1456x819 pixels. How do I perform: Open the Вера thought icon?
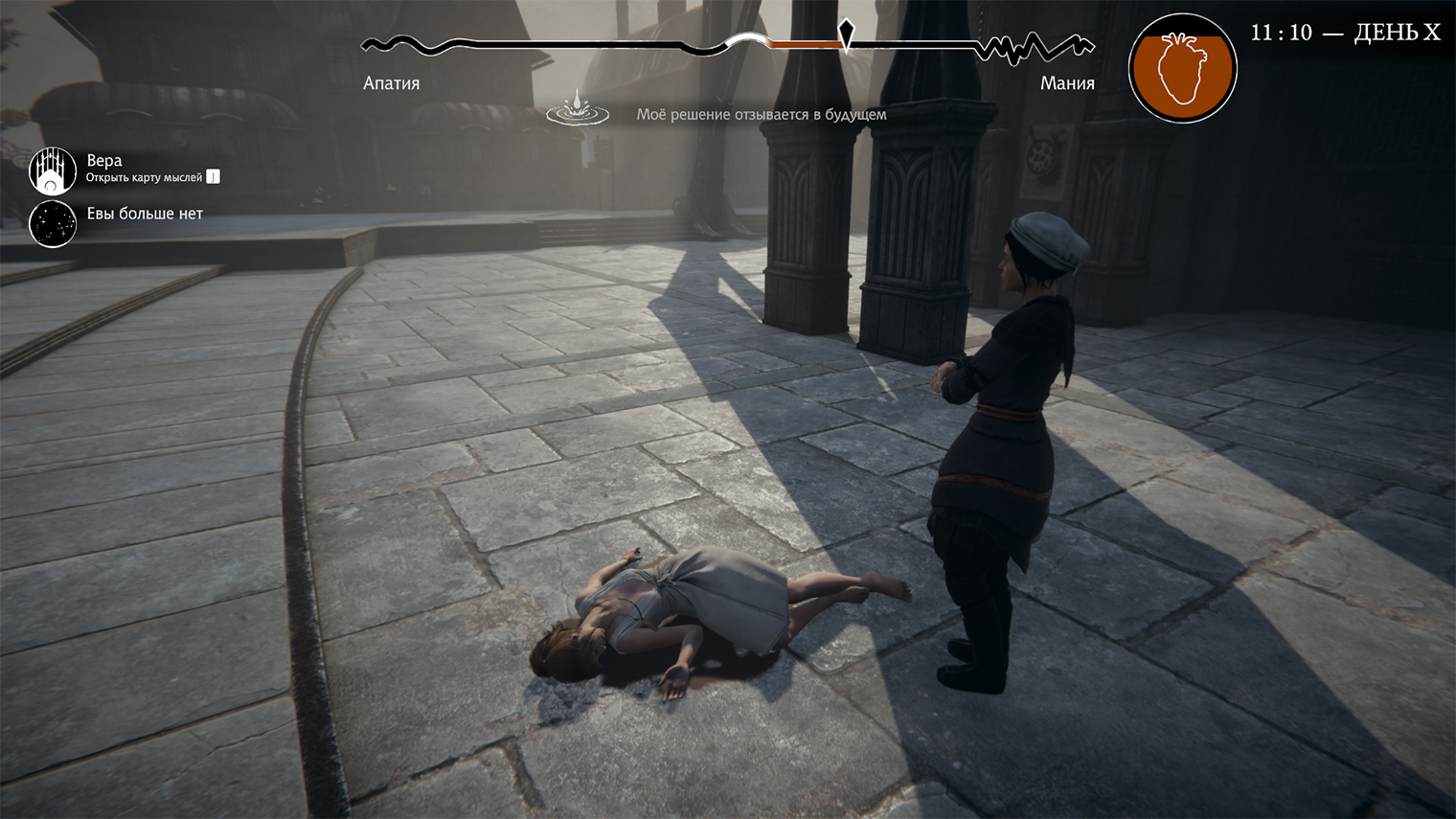click(x=53, y=171)
